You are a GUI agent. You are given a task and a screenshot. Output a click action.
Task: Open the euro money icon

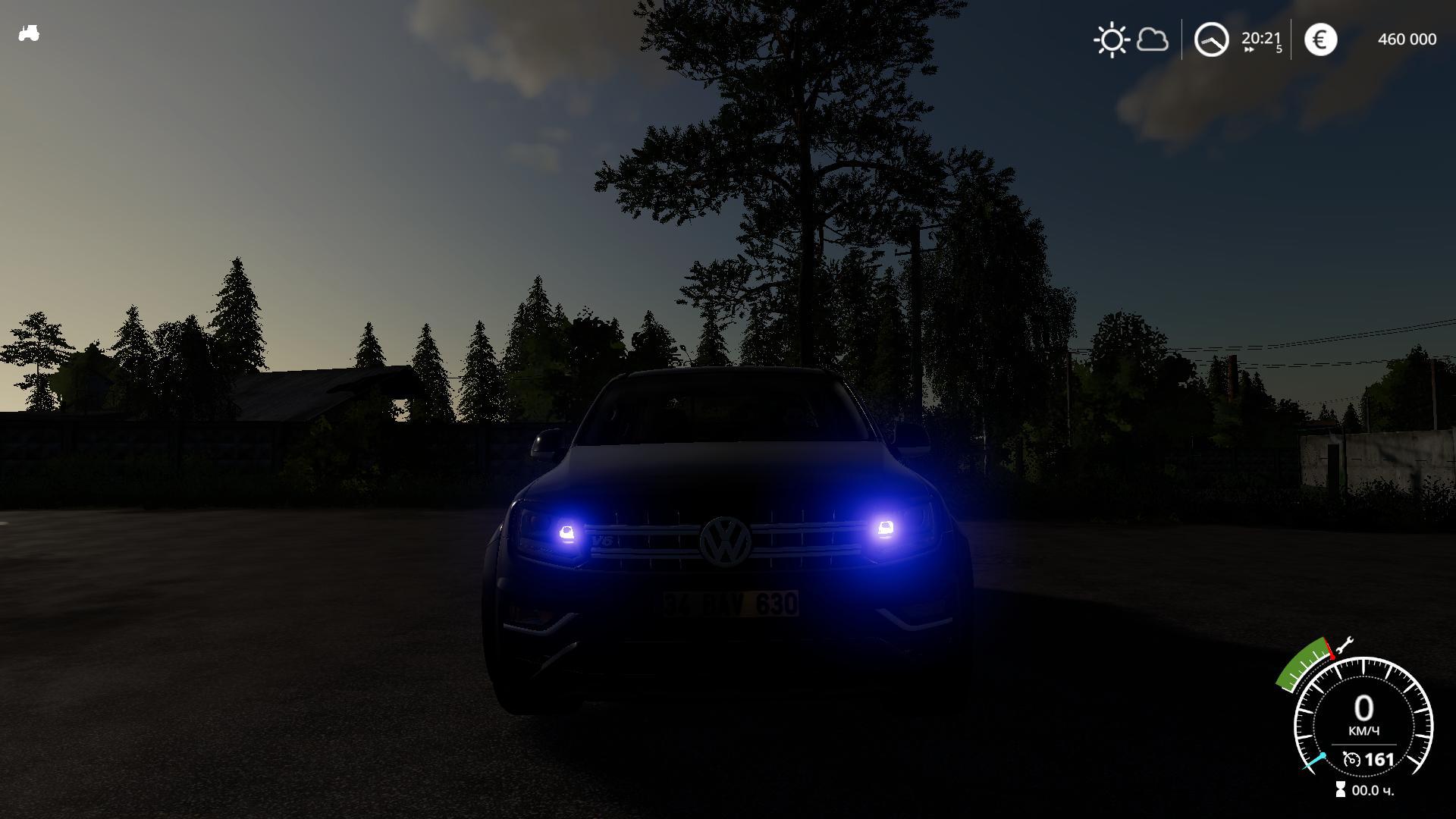coord(1320,39)
